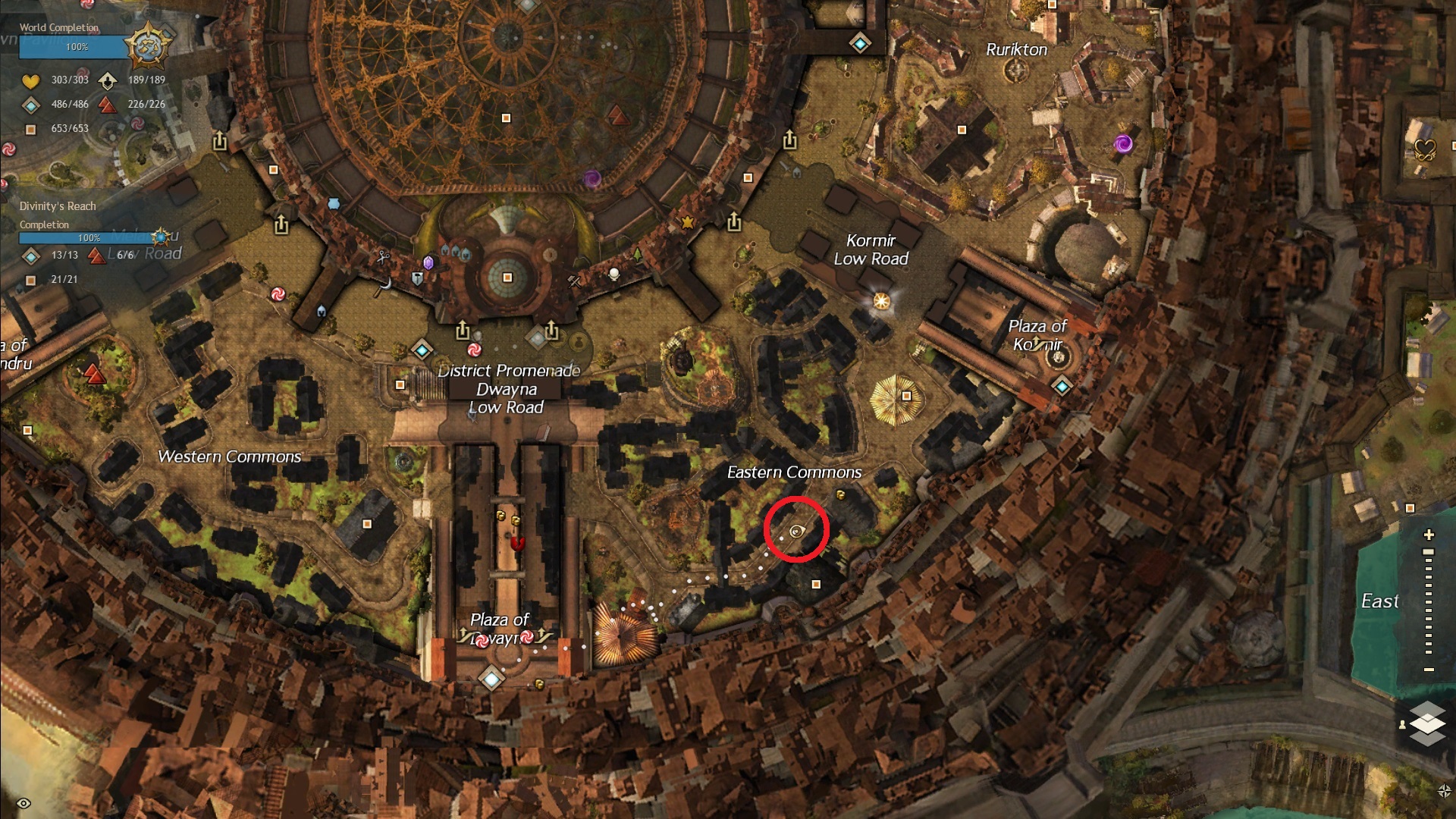1456x819 pixels.
Task: Click the top notch of the zoom slider
Action: 1429,552
